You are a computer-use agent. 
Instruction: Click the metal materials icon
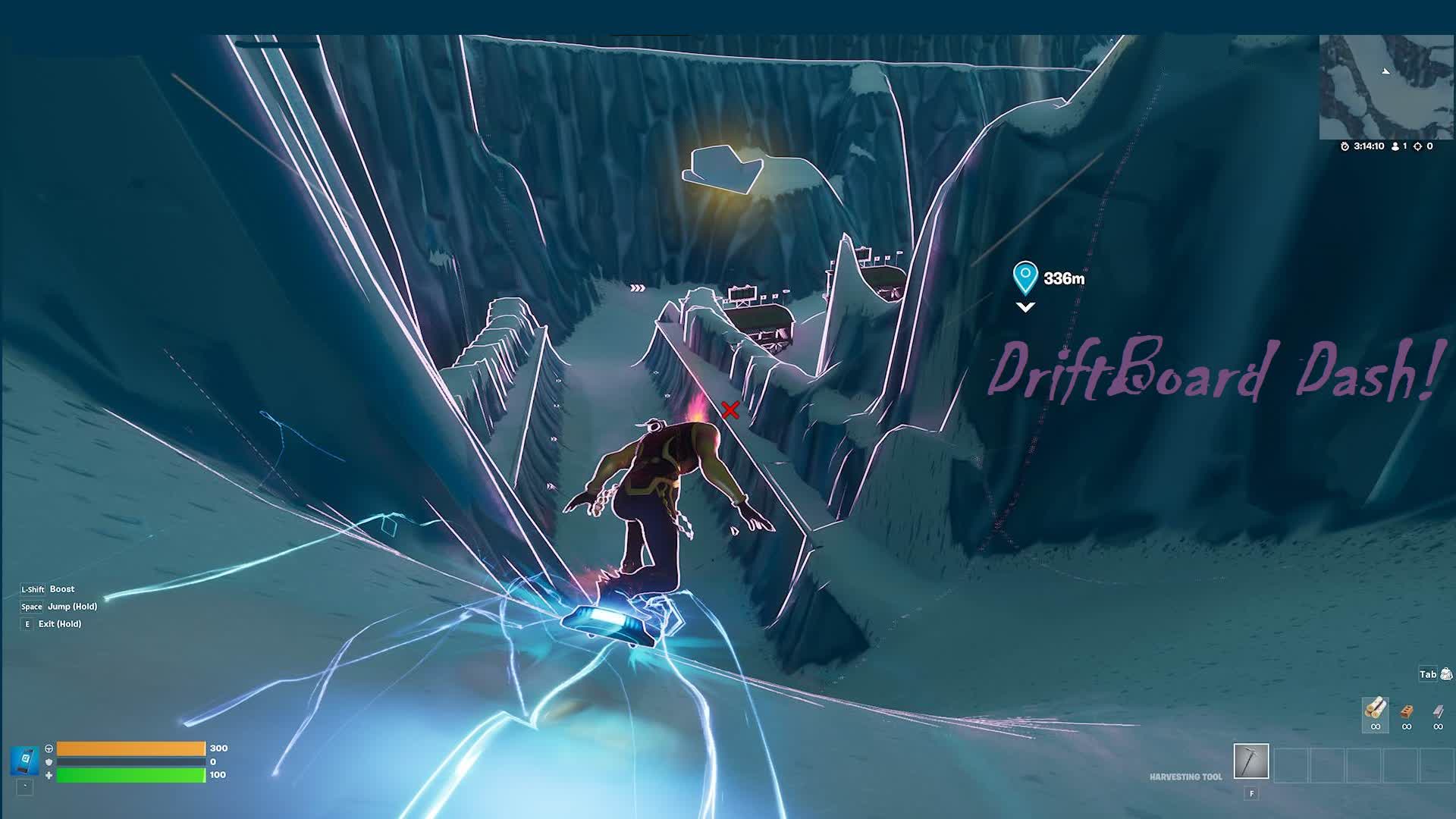coord(1439,711)
